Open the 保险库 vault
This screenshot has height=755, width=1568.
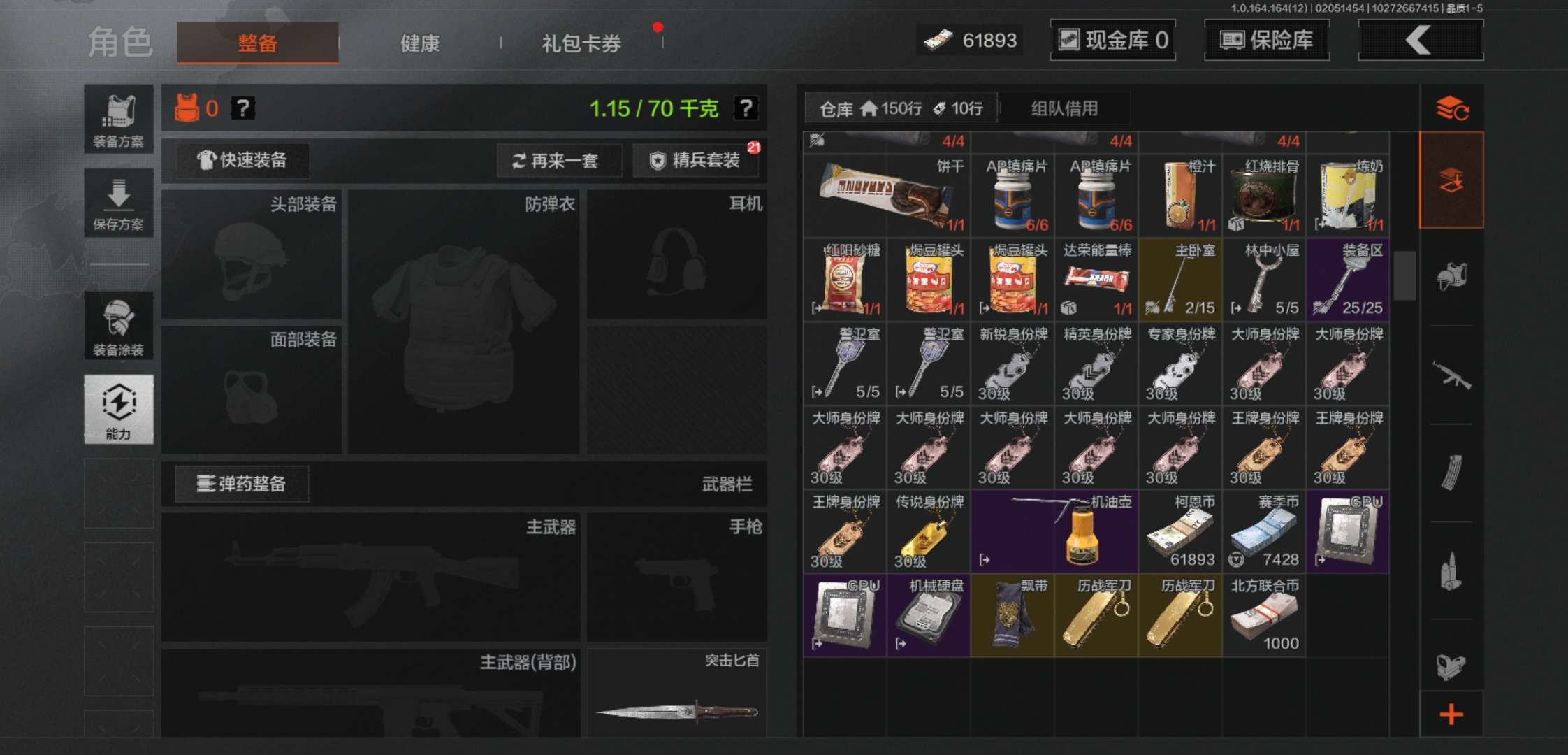[1266, 40]
